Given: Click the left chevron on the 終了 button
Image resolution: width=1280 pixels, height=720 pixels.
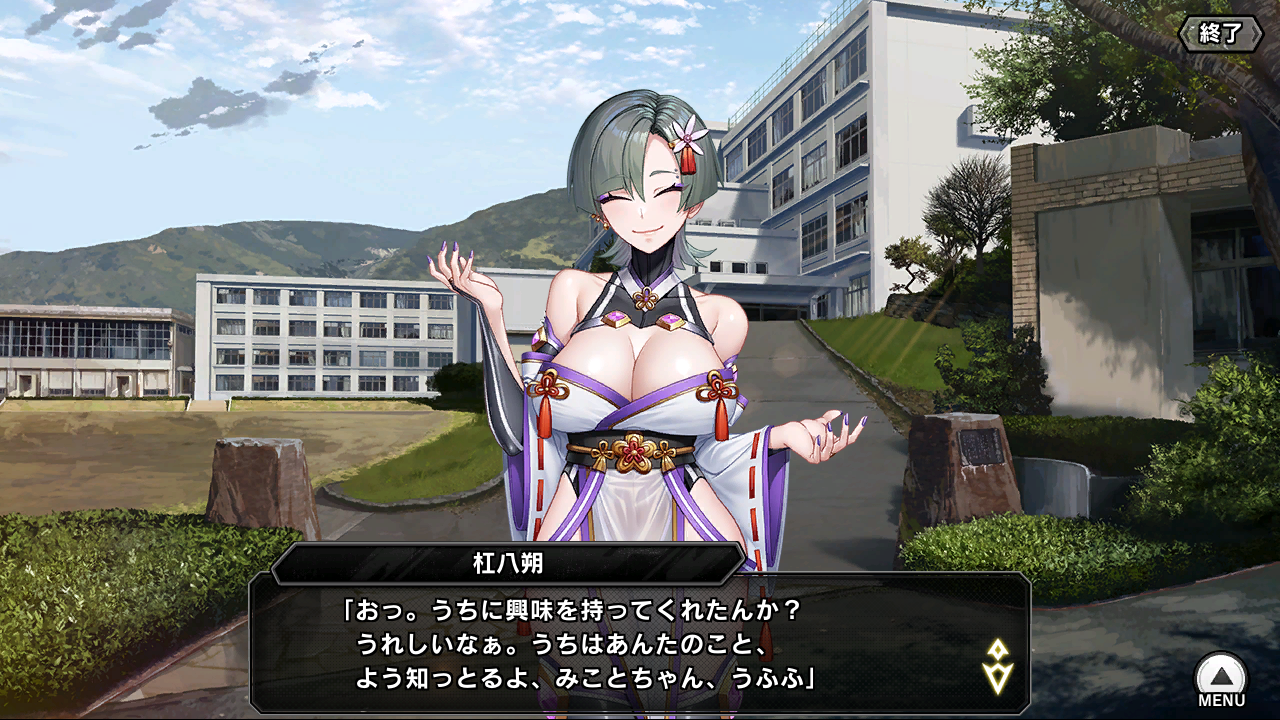Looking at the screenshot, I should tap(1186, 32).
